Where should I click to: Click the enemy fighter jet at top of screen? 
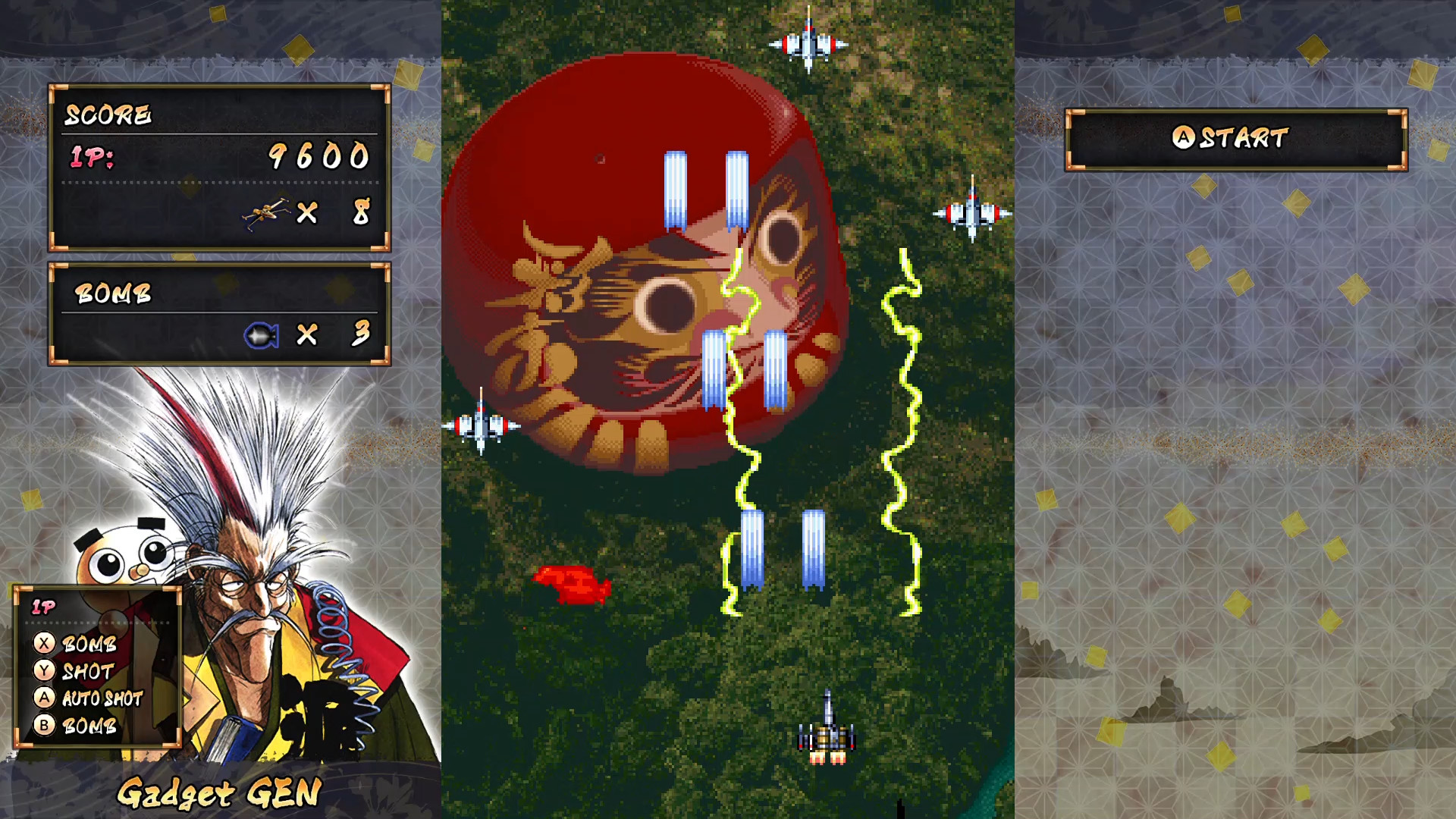[x=810, y=44]
